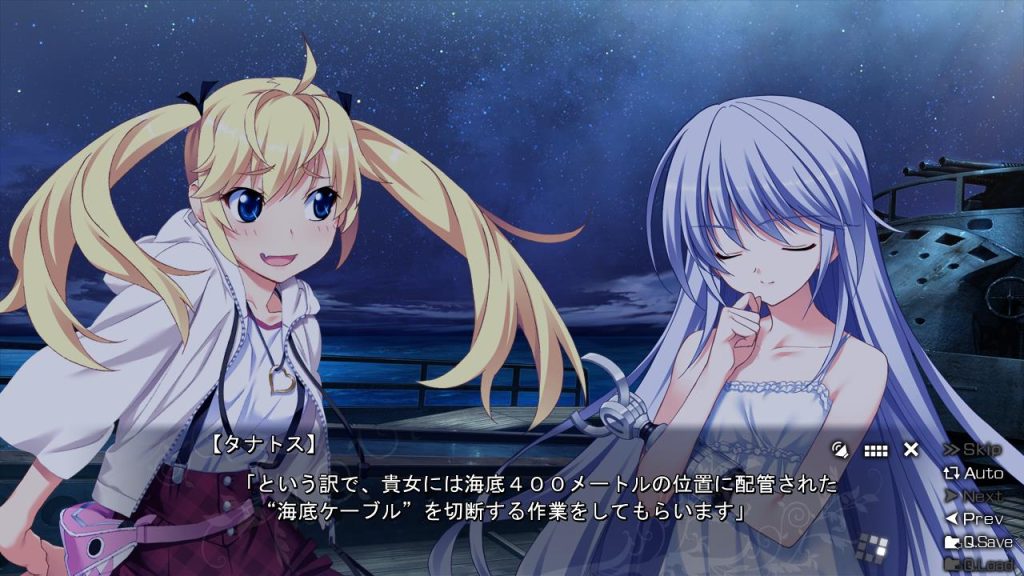Jump ahead with the Next button

973,496
